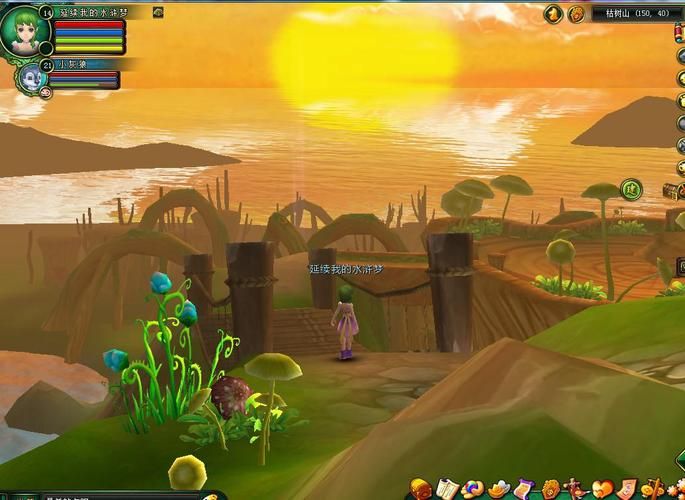Open the martial figure icon in the bottom bar
685x500 pixels.
pyautogui.click(x=576, y=489)
